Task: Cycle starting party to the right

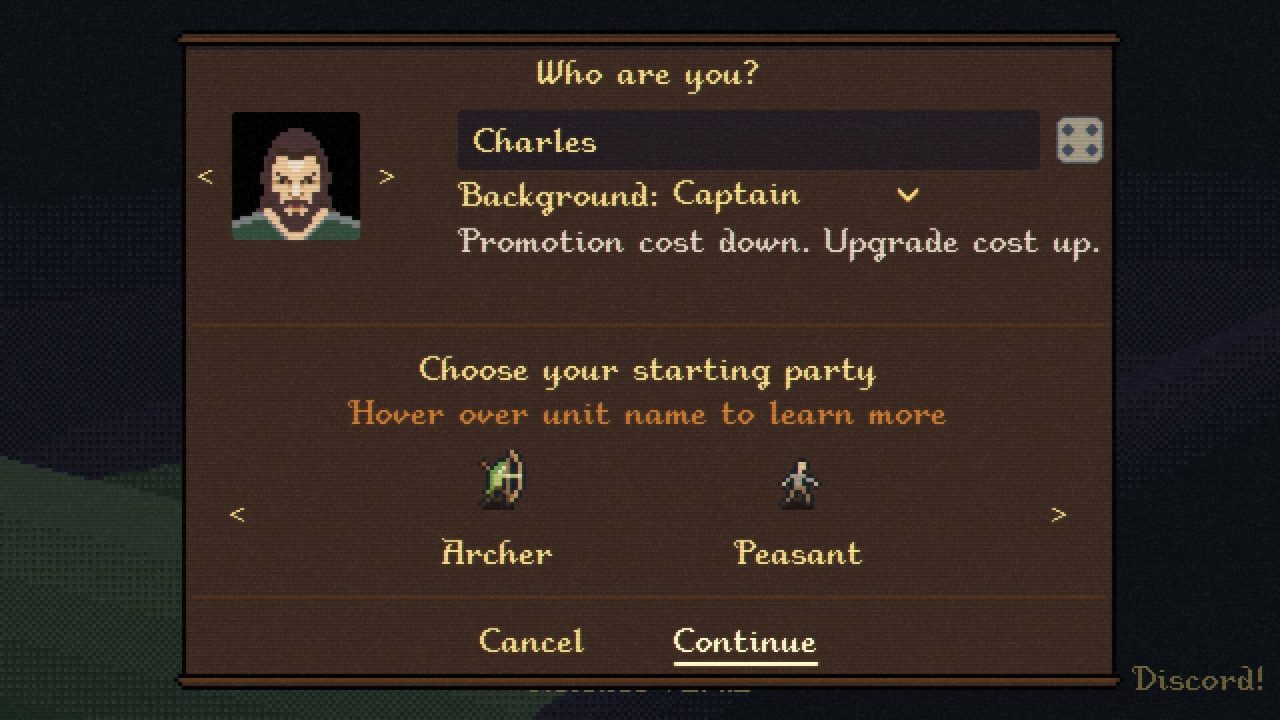Action: (1058, 515)
